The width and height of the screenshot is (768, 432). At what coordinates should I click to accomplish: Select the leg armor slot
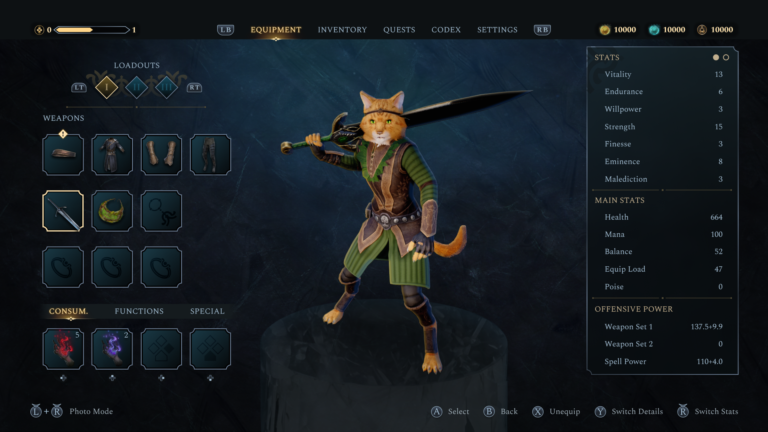210,155
